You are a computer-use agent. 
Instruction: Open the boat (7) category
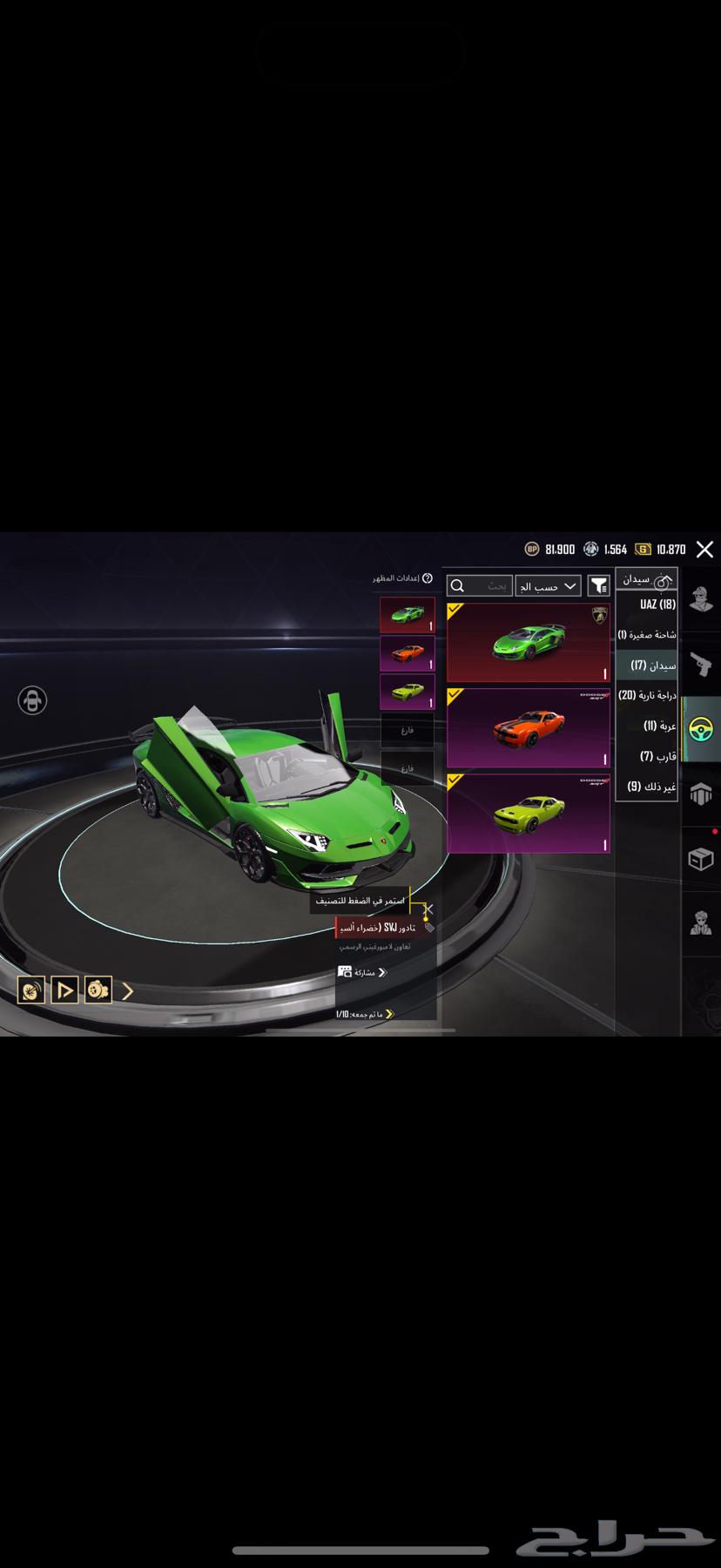(x=647, y=756)
